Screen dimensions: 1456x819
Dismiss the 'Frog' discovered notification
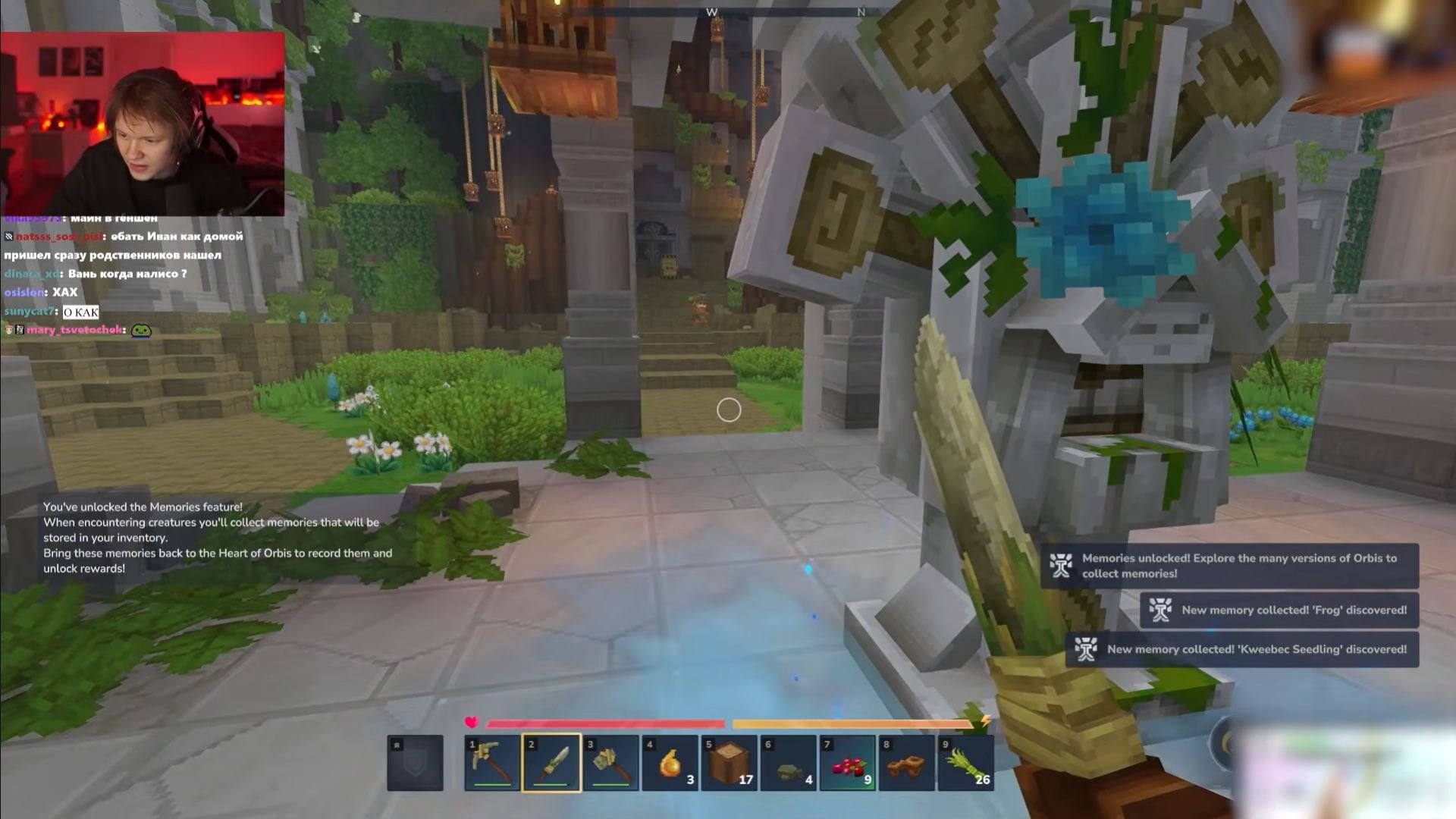pos(1280,610)
